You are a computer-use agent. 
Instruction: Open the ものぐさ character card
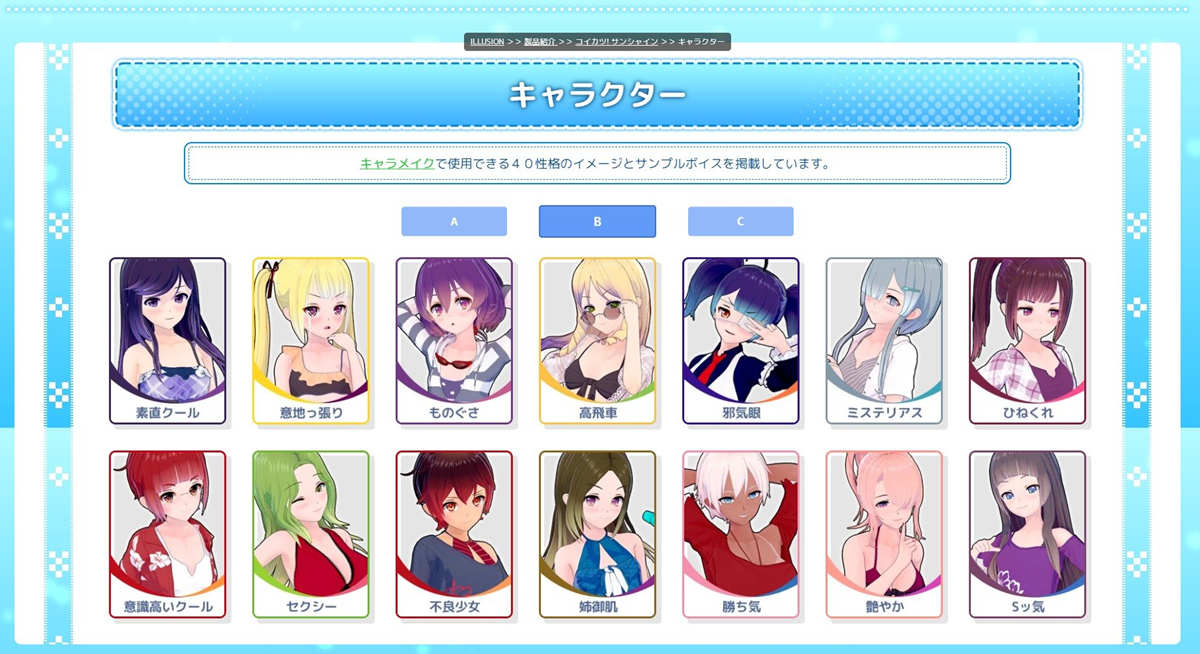tap(454, 340)
